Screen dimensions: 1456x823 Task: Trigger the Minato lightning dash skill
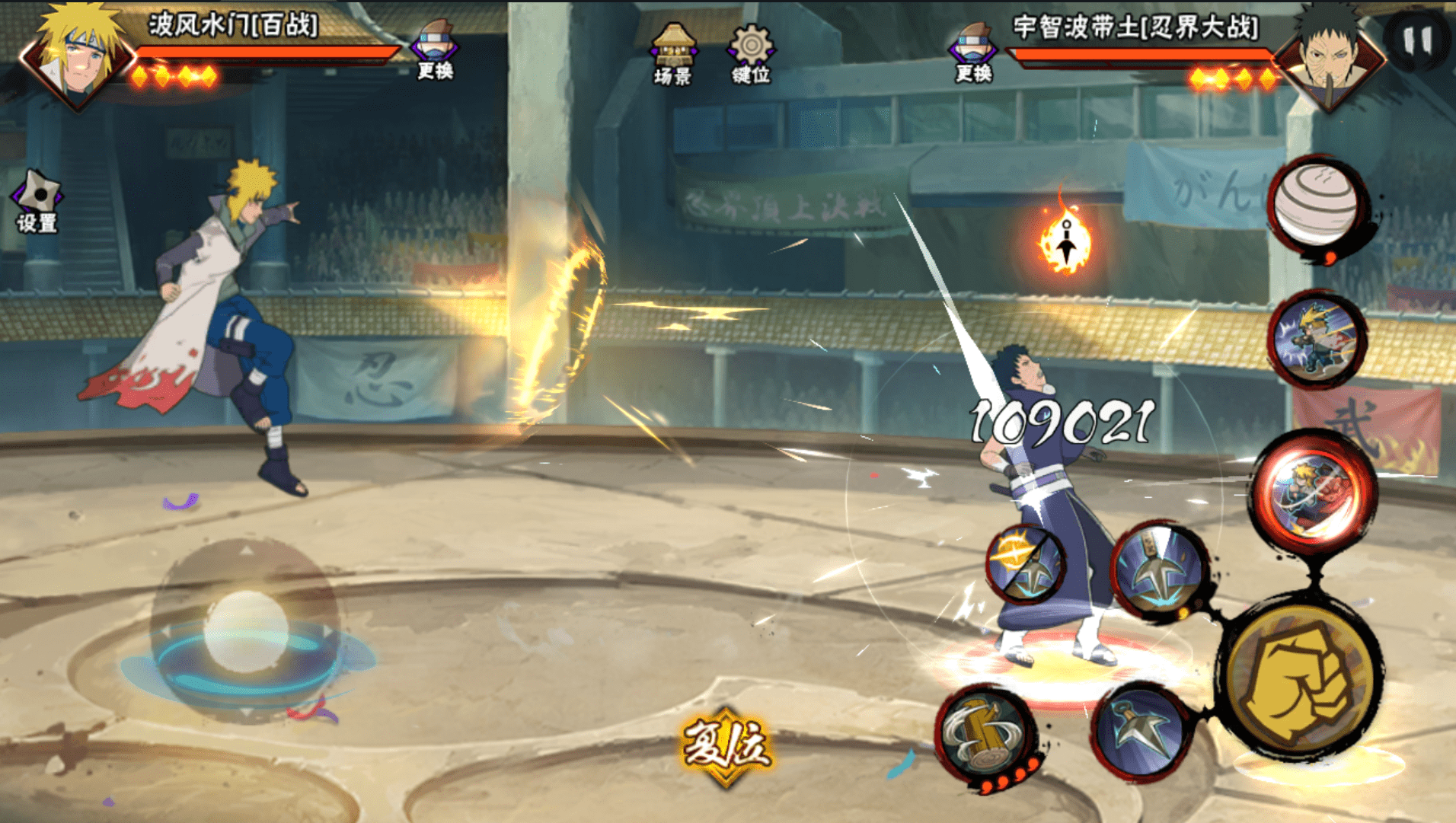click(x=1316, y=339)
